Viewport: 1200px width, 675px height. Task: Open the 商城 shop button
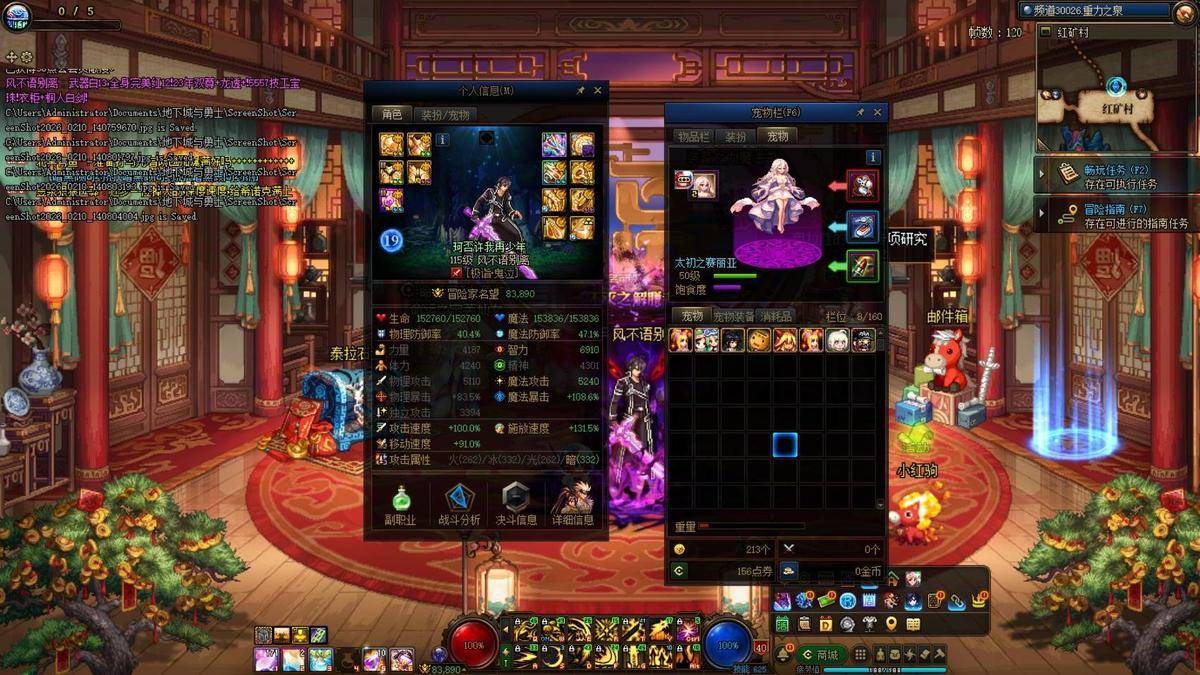820,655
